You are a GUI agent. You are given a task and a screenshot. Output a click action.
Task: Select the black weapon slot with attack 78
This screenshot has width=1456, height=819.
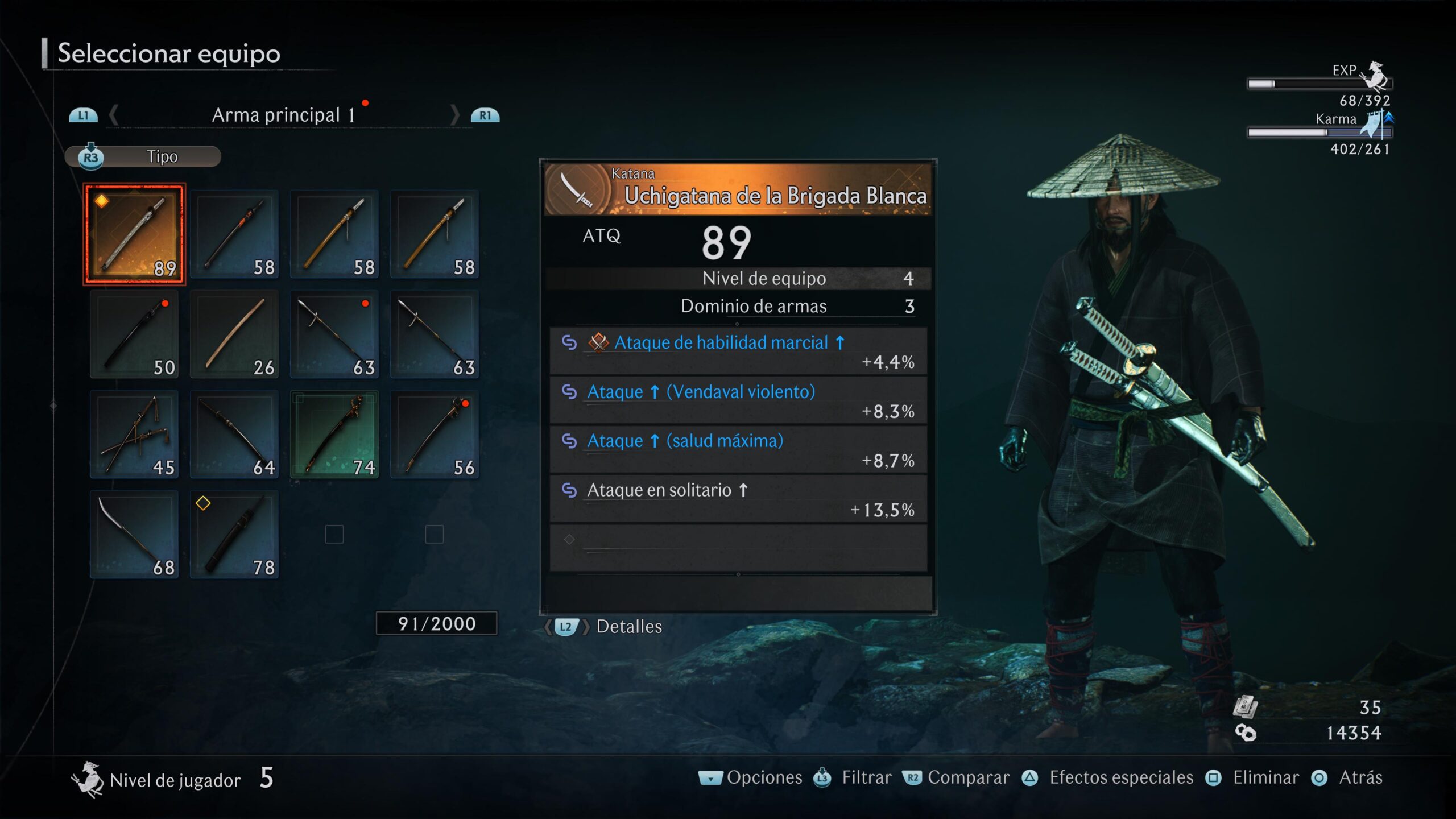click(x=234, y=534)
